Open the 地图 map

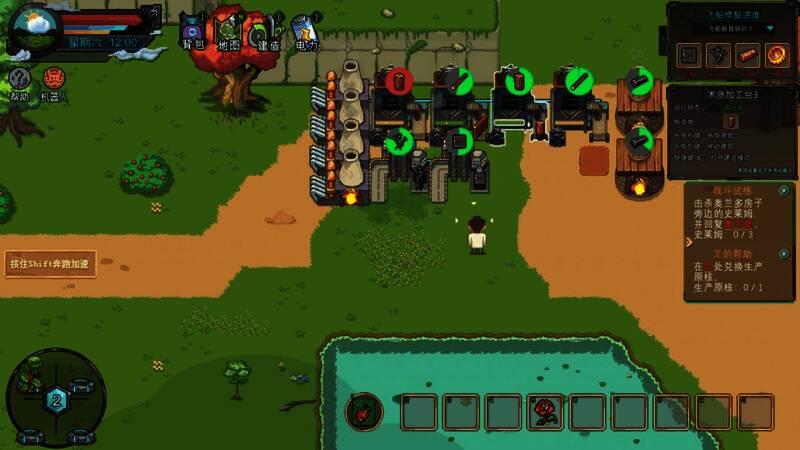(230, 31)
